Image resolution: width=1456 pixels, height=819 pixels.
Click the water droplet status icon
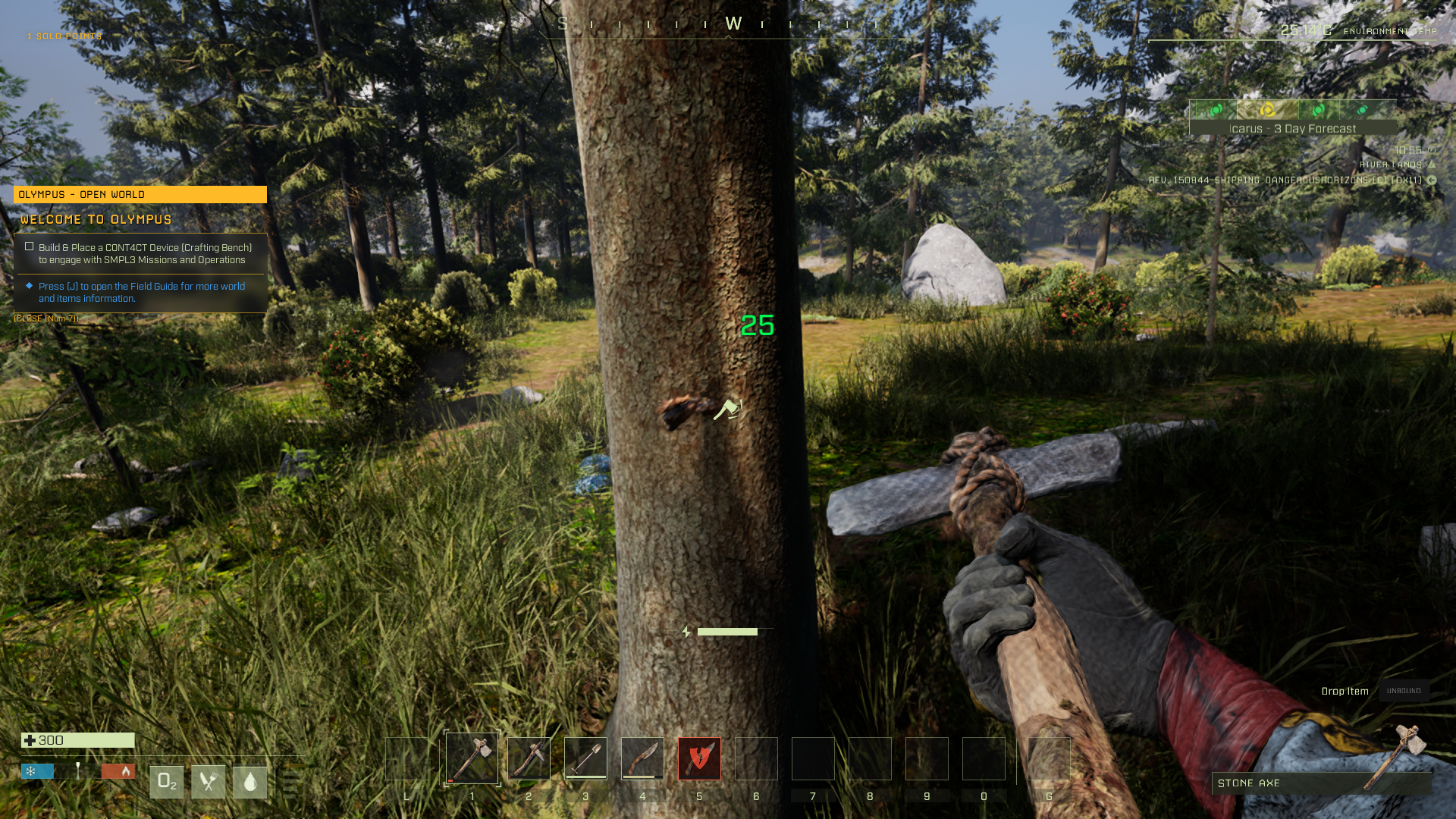(252, 781)
